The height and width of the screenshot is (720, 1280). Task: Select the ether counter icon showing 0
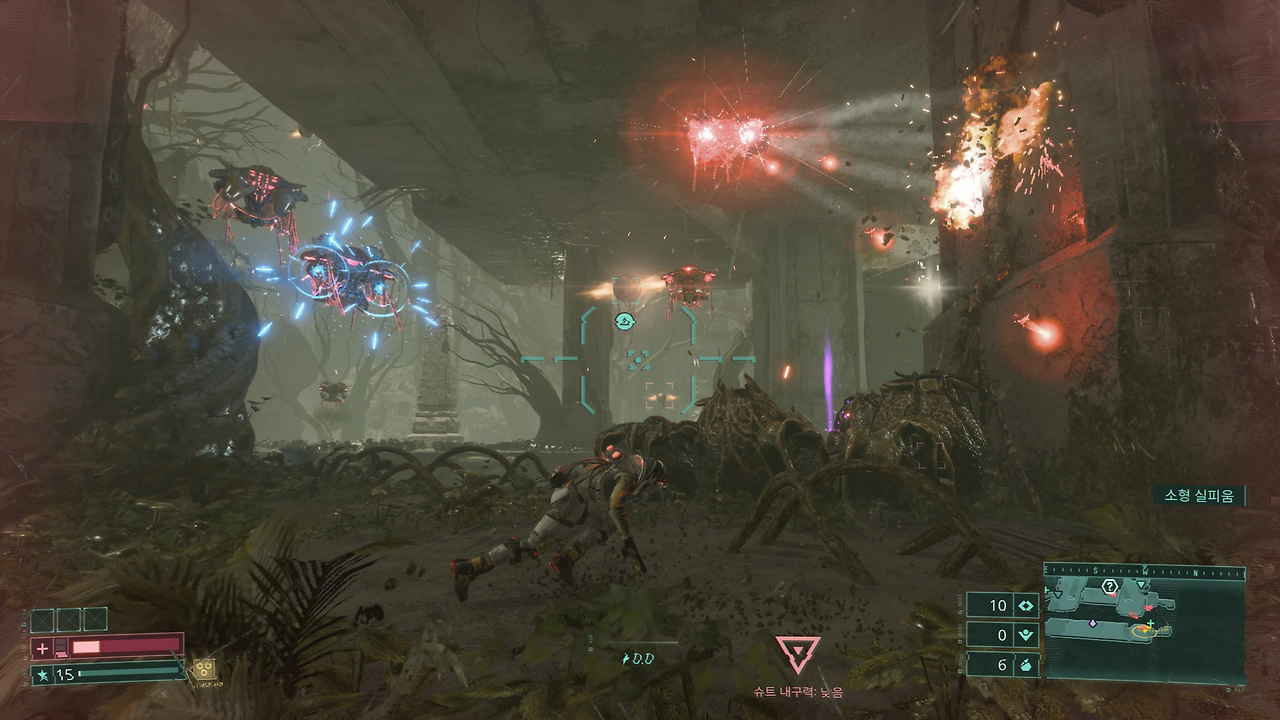[1026, 634]
